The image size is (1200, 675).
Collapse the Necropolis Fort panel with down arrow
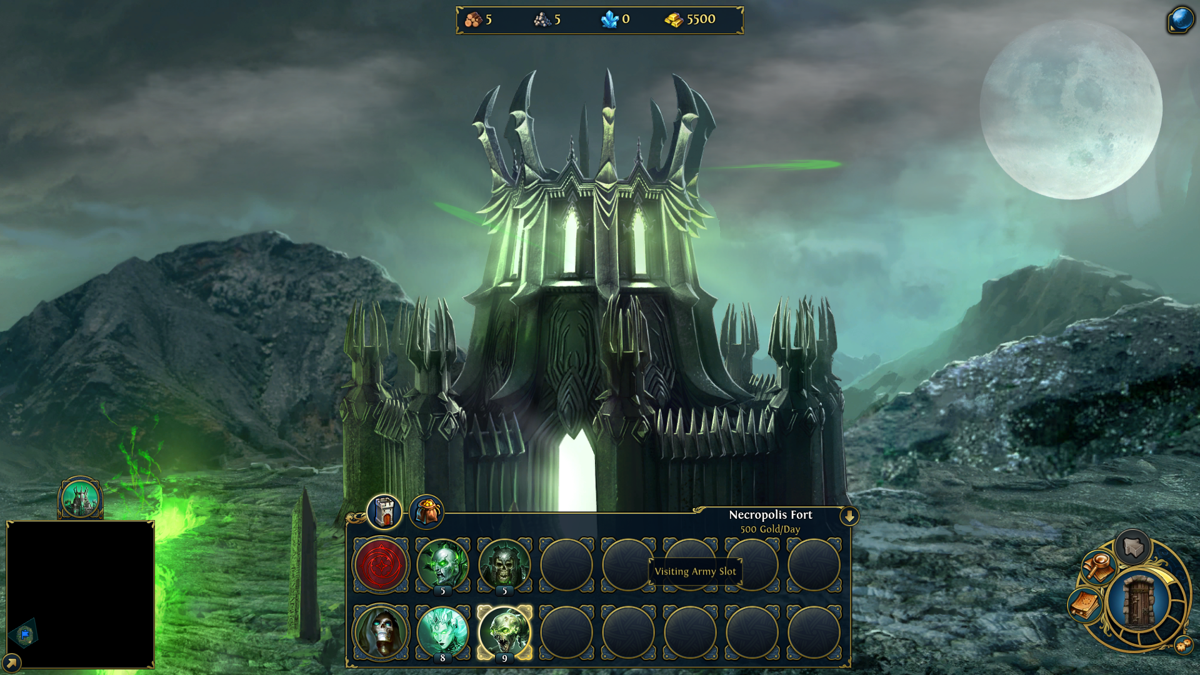(x=849, y=516)
